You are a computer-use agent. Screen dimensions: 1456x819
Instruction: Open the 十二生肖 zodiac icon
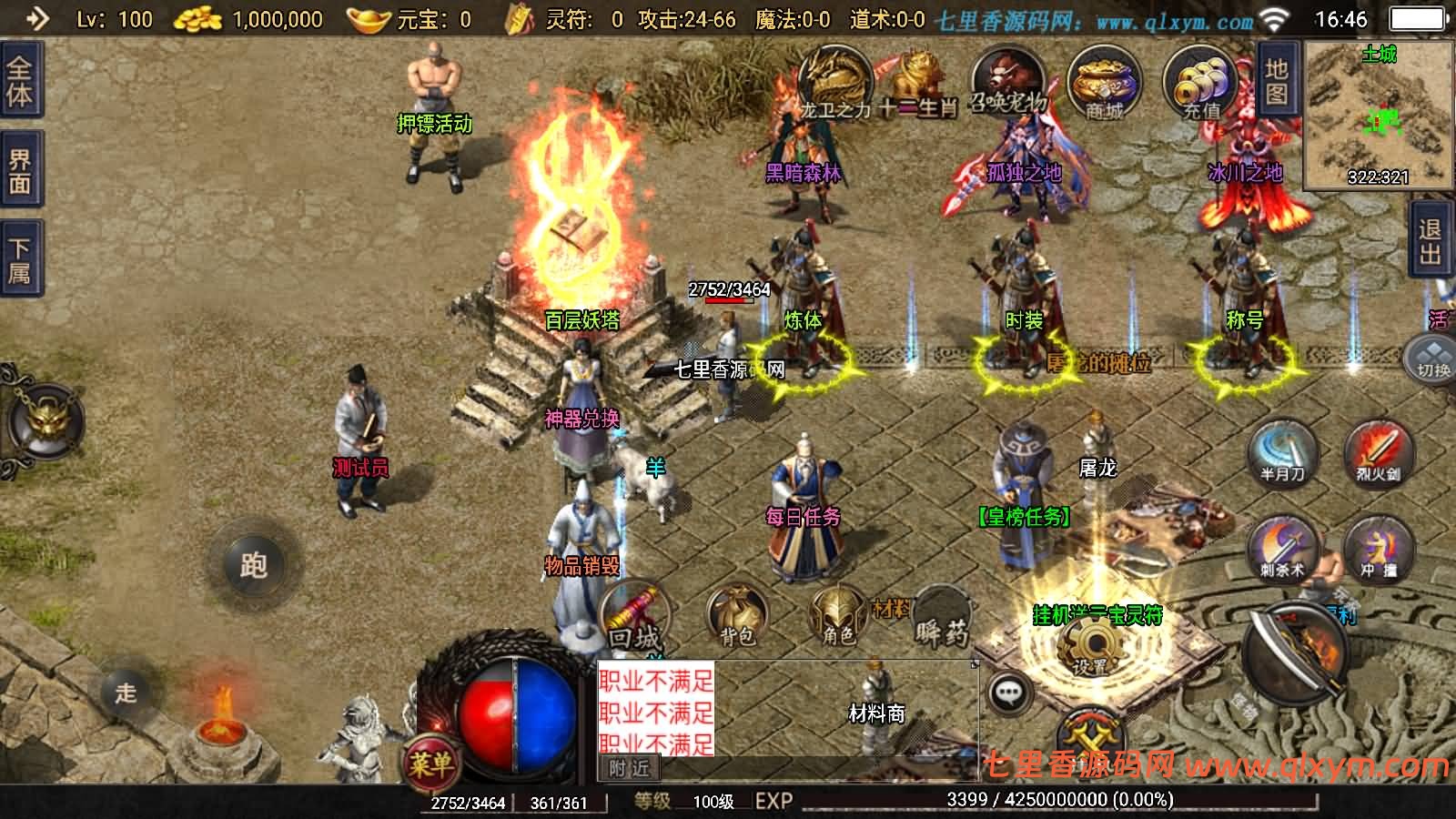coord(917,84)
